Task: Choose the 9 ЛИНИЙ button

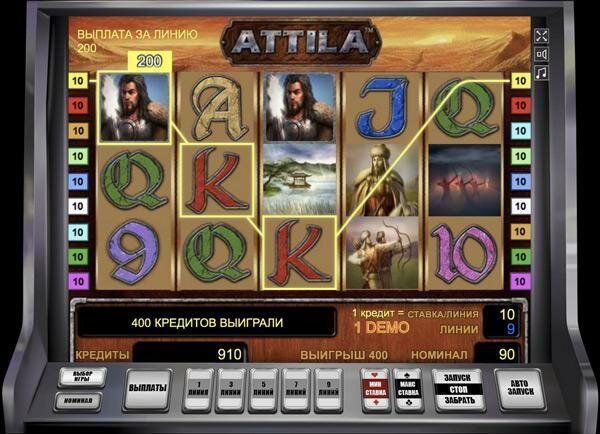Action: (328, 388)
